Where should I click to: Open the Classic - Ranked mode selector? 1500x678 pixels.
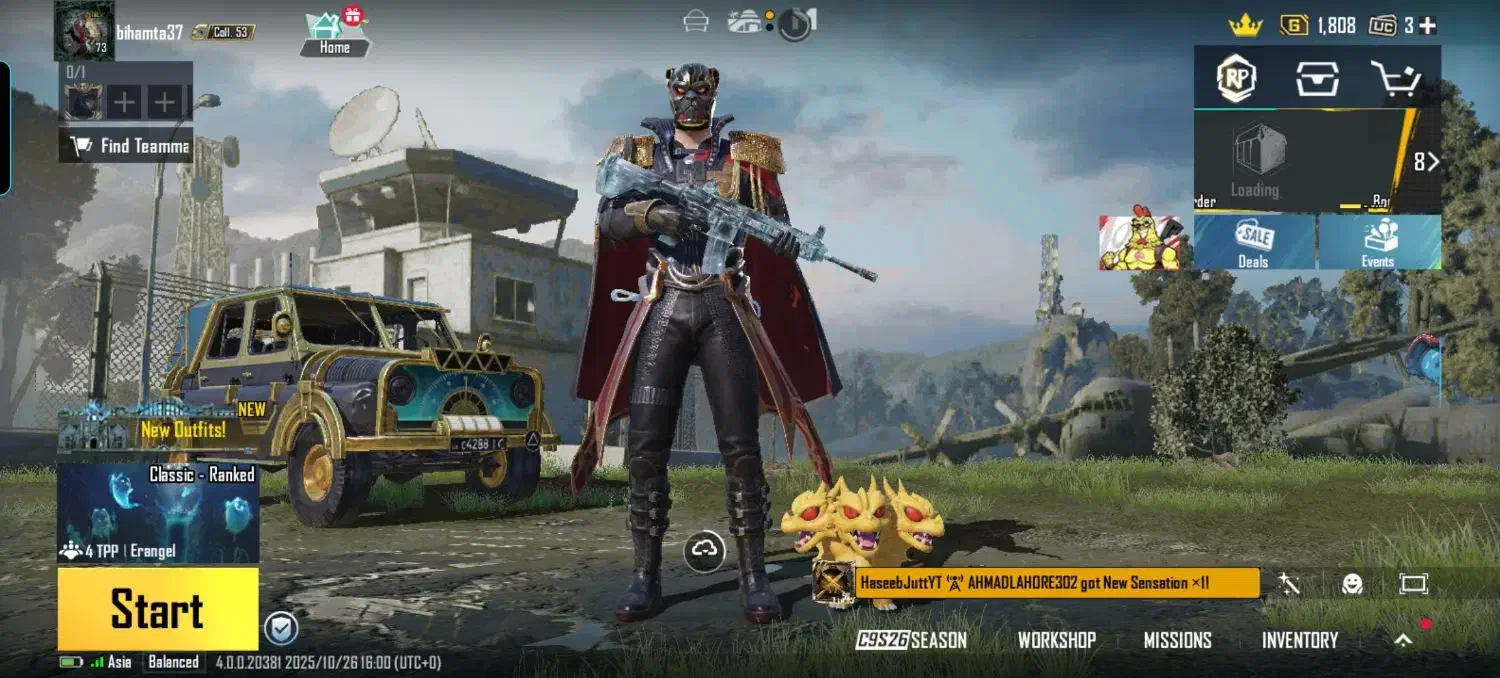tap(158, 512)
